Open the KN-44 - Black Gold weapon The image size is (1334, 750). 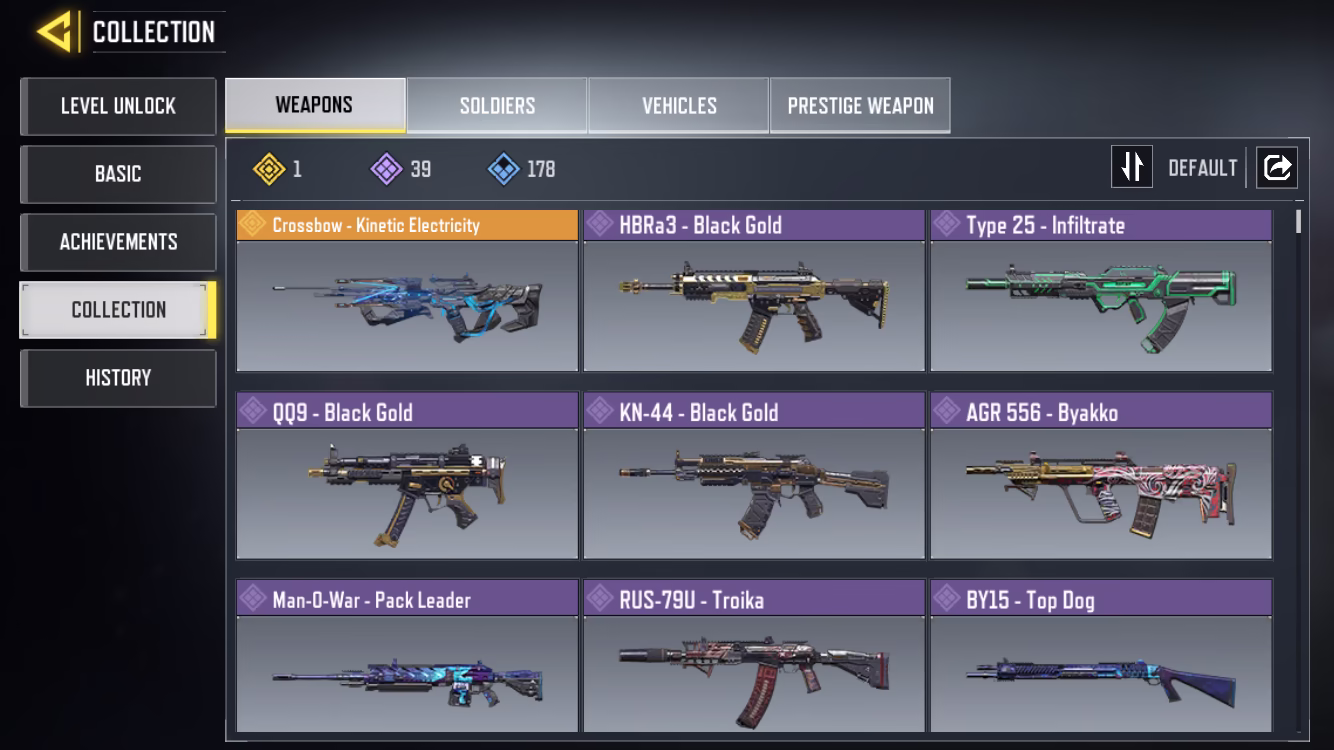pos(754,477)
